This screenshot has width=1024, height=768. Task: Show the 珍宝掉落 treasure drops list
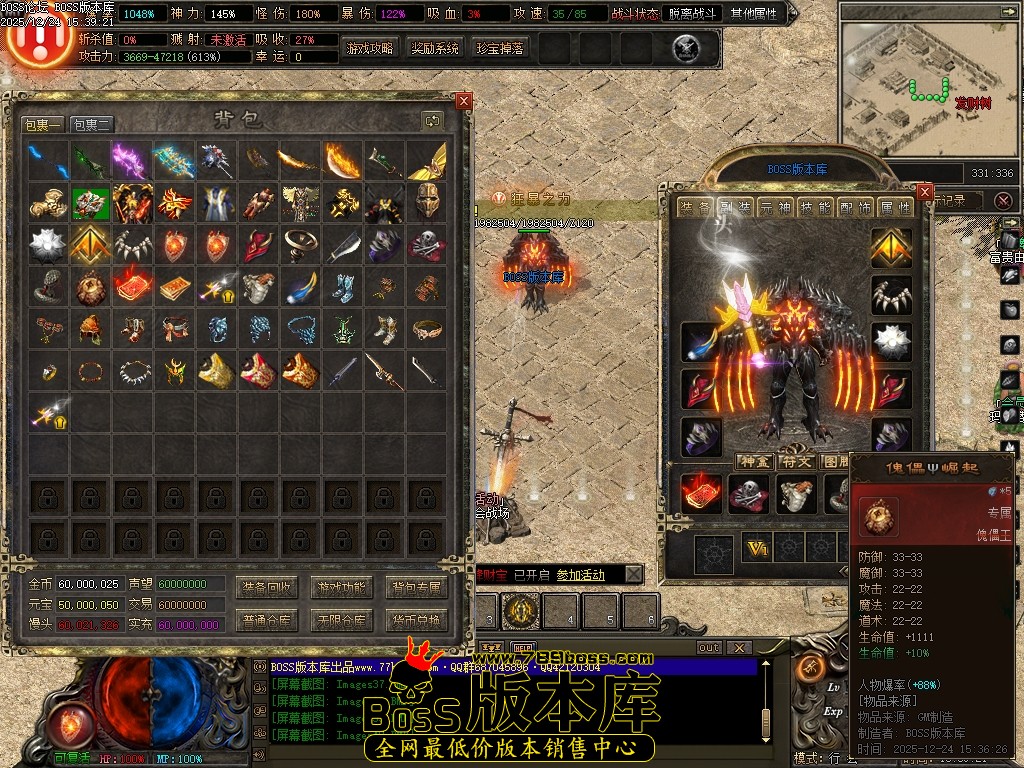(x=499, y=48)
